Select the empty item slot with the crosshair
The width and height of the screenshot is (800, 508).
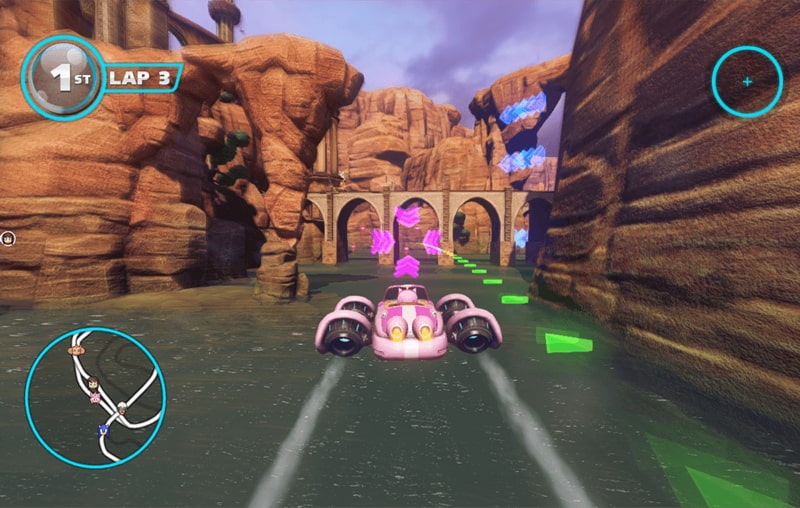click(x=747, y=81)
